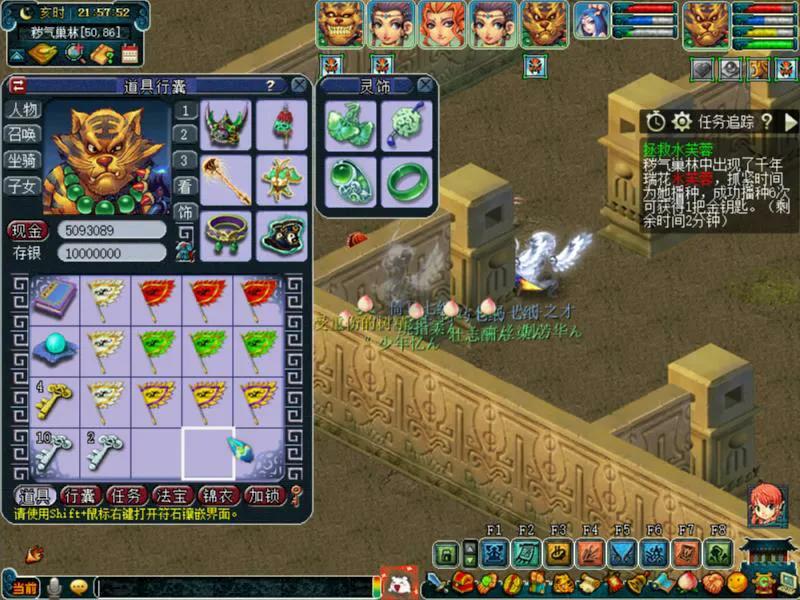
Task: Switch to the 行囊 bag tab
Action: (80, 495)
